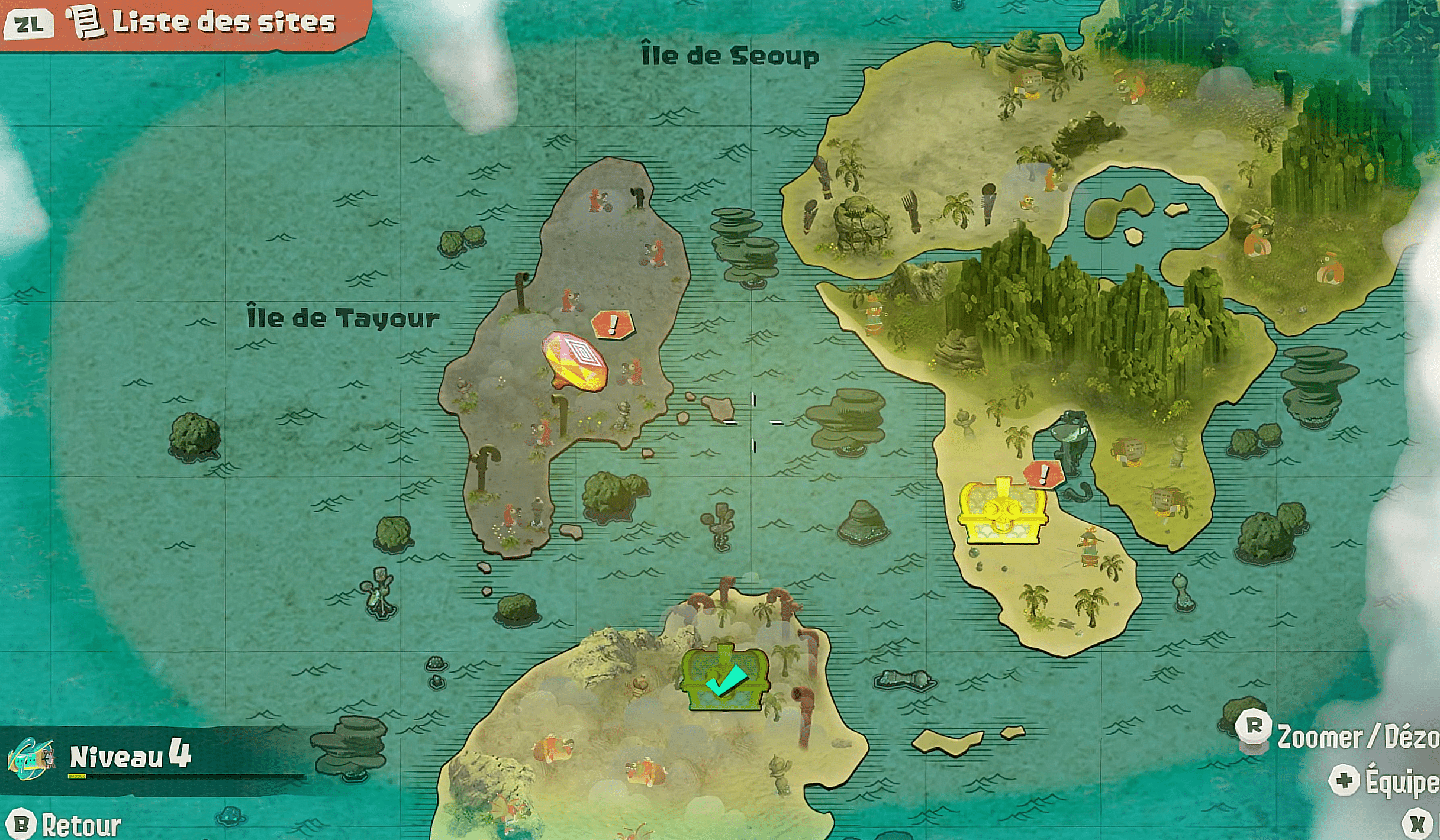Click the exclamation alert beside the pink gem
Screen dimensions: 1440x840
[x=613, y=324]
